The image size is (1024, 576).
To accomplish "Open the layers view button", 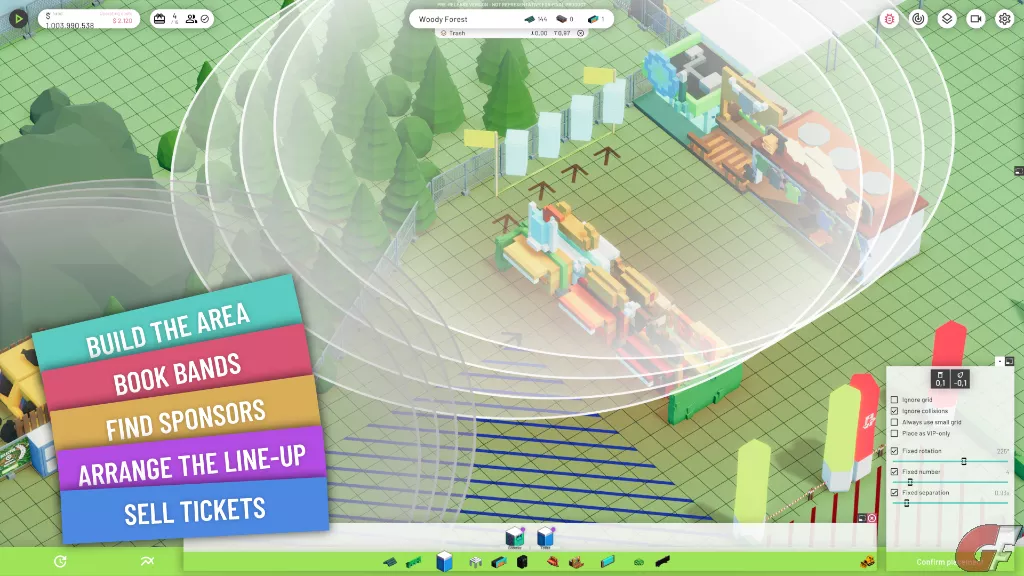I will click(947, 19).
